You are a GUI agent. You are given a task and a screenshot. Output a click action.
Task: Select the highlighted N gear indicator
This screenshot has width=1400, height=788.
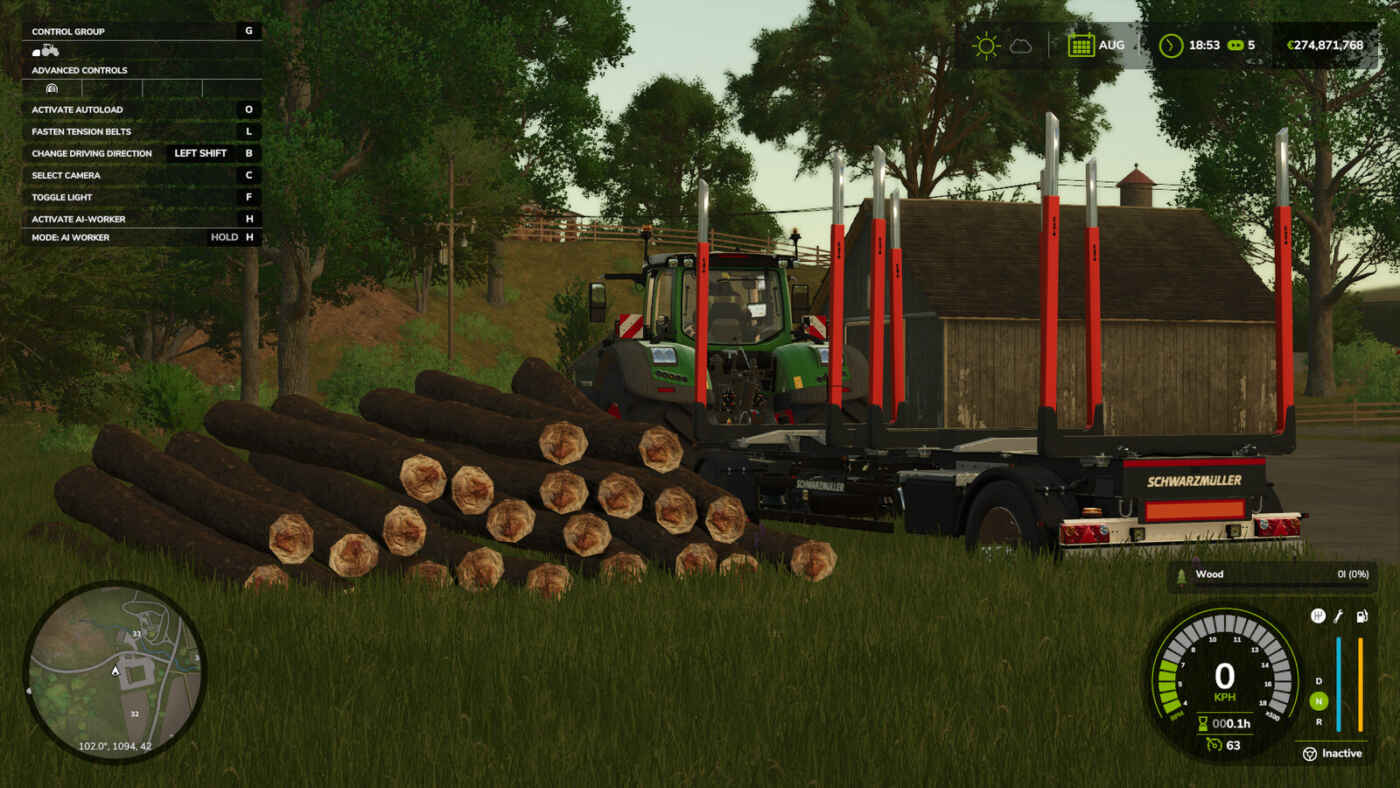tap(1319, 701)
